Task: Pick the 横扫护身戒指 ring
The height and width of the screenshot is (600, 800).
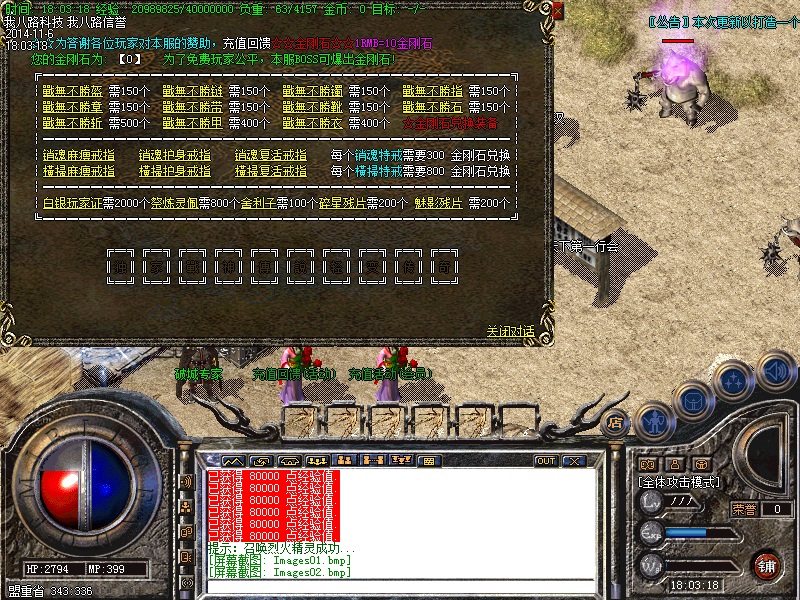Action: [174, 171]
